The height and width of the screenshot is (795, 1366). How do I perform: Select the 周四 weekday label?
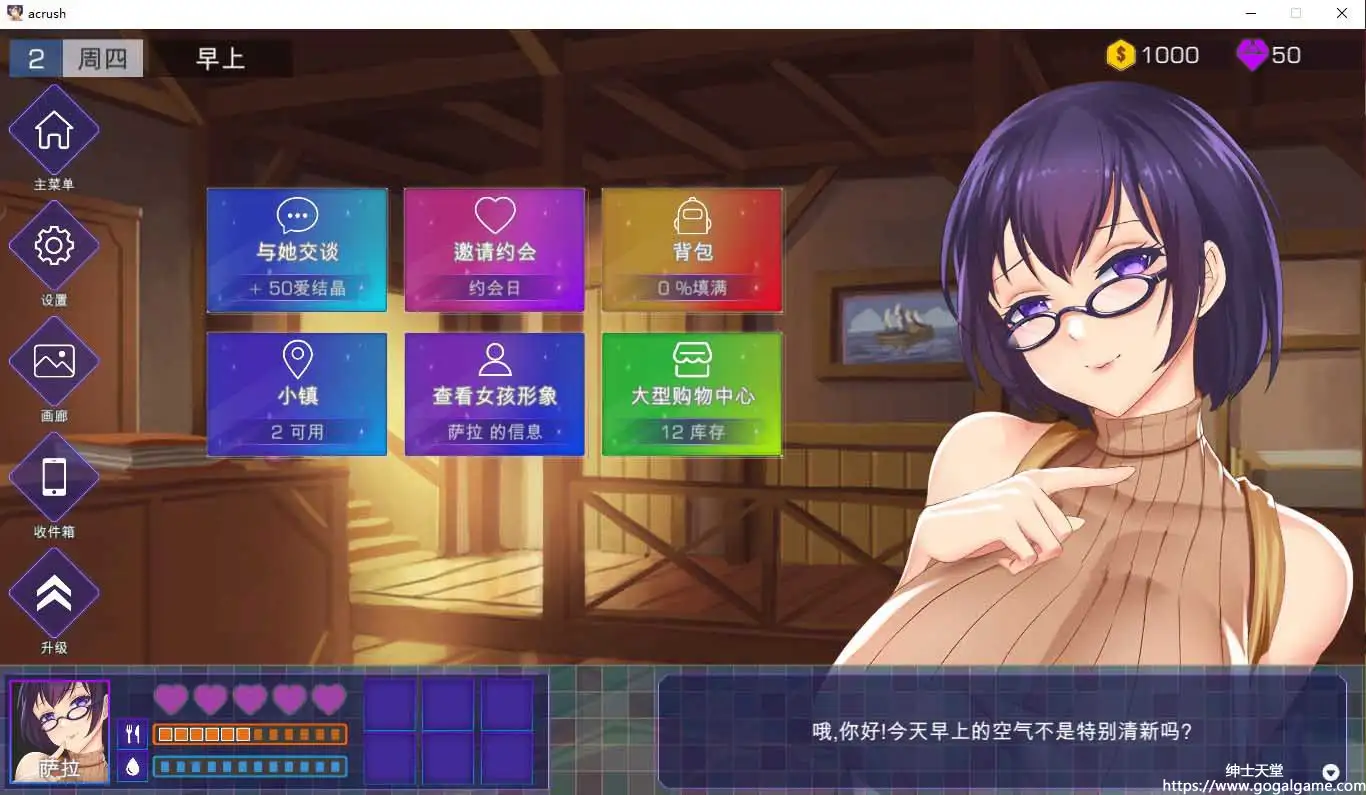pos(103,58)
